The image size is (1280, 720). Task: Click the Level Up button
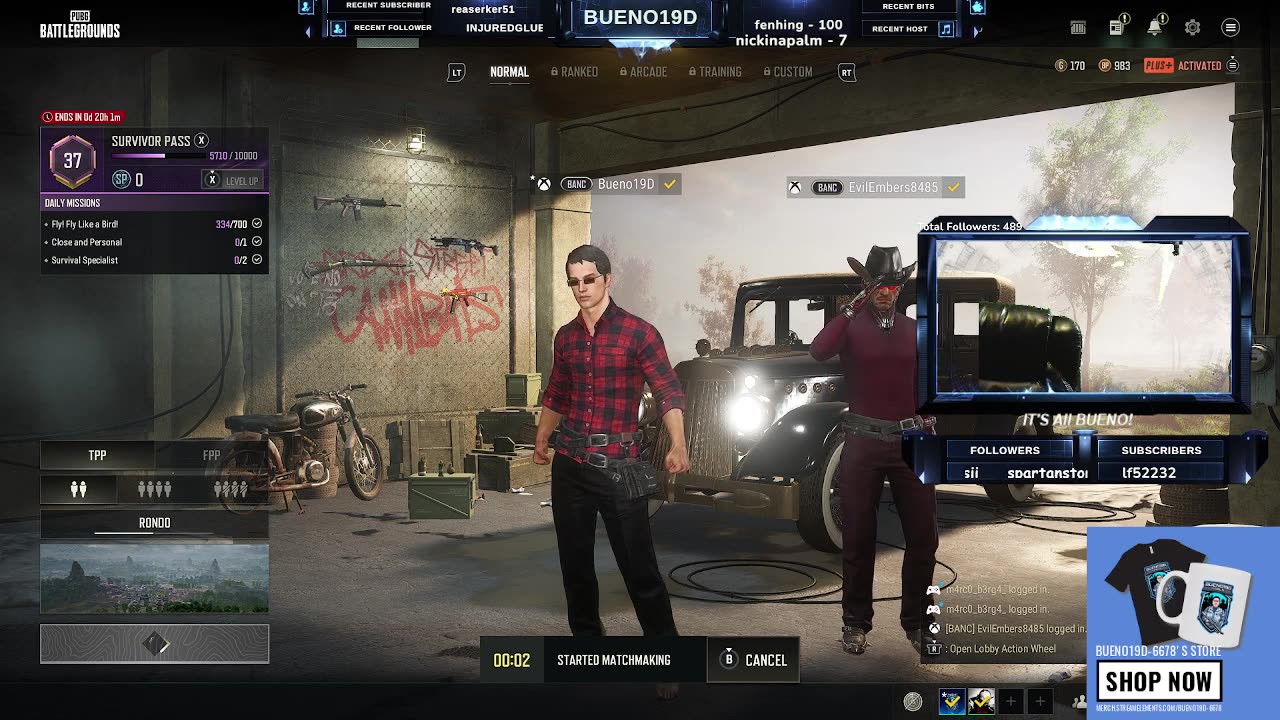coord(232,180)
